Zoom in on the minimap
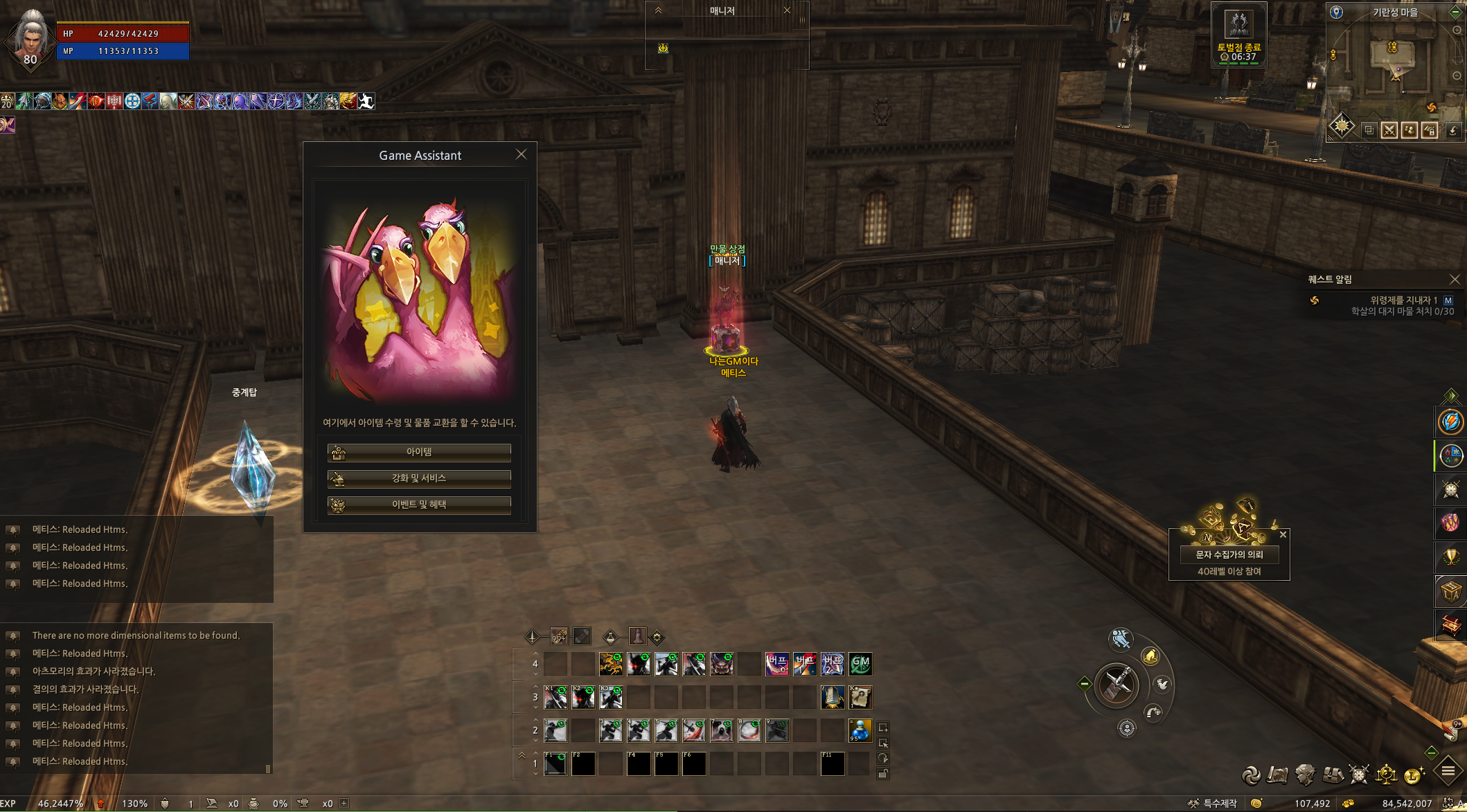This screenshot has height=812, width=1467. (x=1457, y=30)
